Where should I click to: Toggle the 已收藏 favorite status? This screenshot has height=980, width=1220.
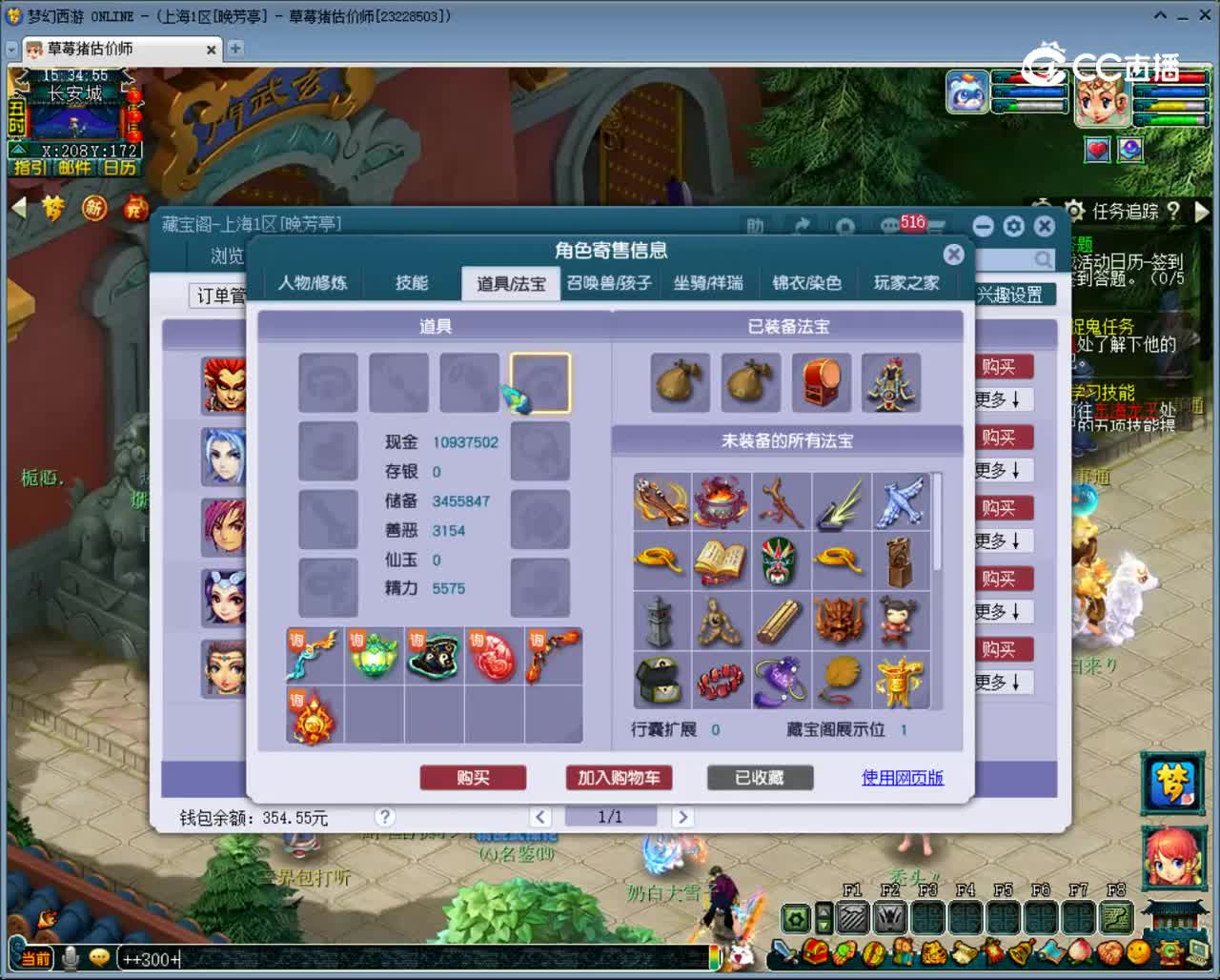coord(760,778)
